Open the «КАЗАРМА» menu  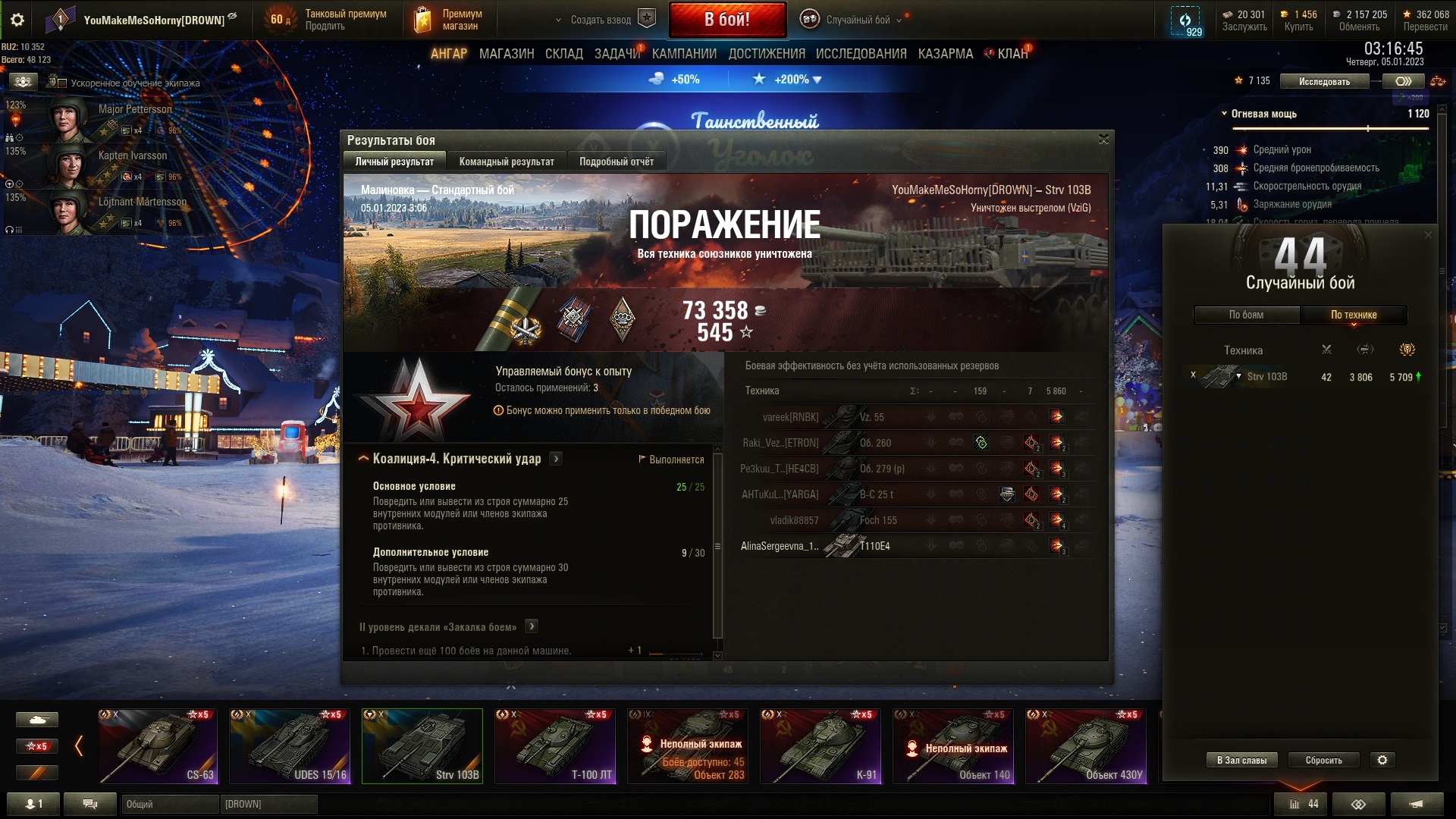point(945,54)
